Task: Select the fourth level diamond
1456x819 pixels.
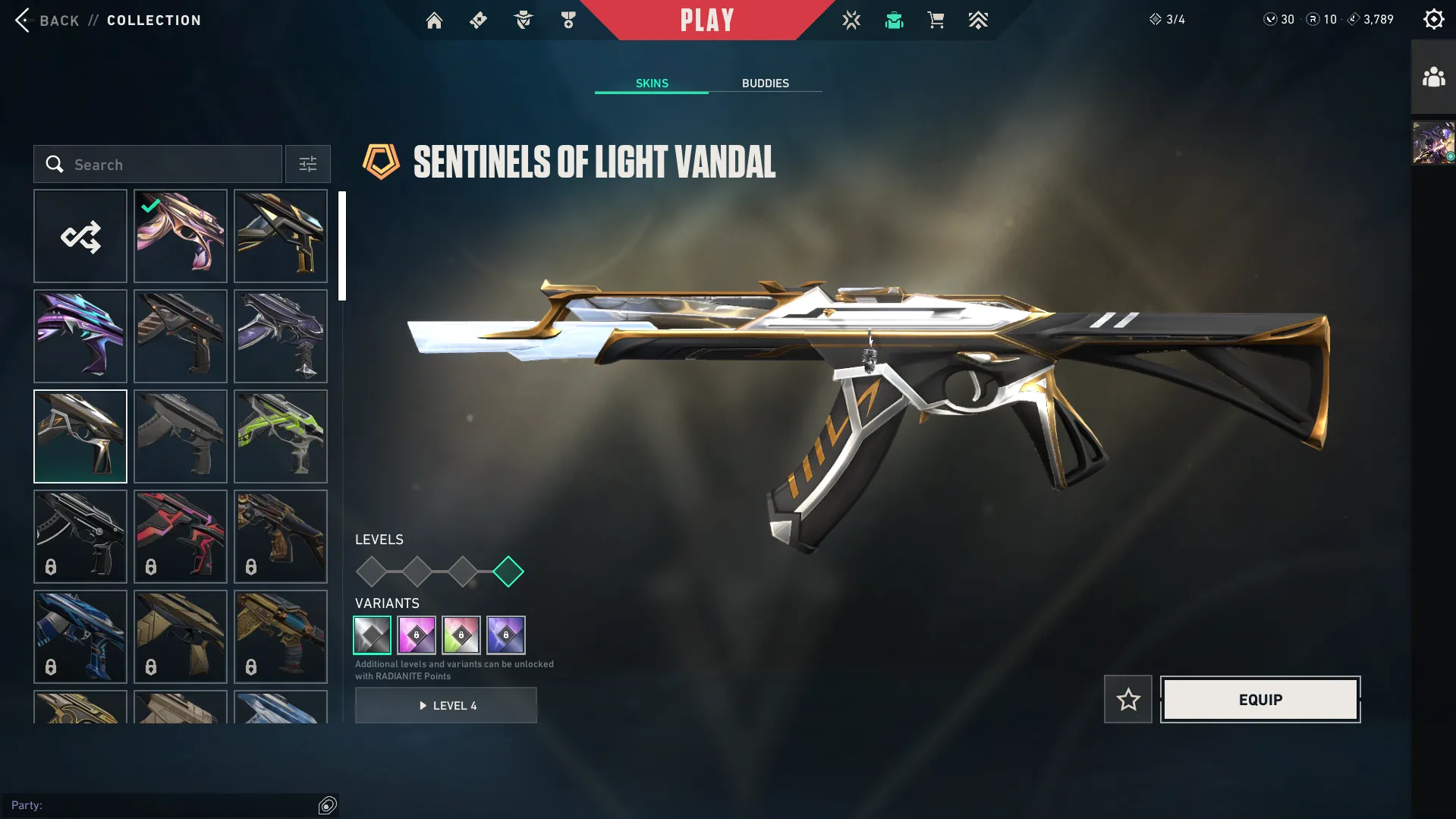Action: point(509,572)
